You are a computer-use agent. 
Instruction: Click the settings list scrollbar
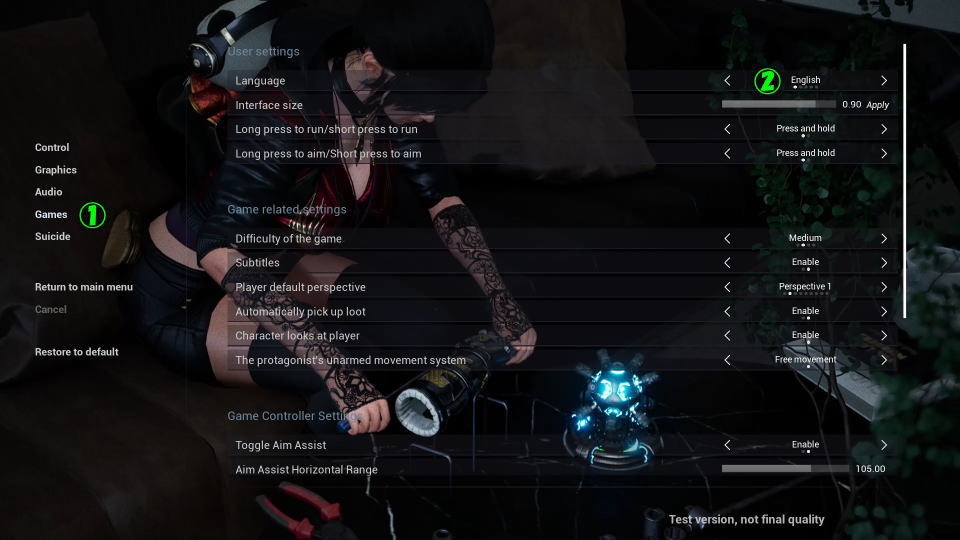pyautogui.click(x=905, y=180)
